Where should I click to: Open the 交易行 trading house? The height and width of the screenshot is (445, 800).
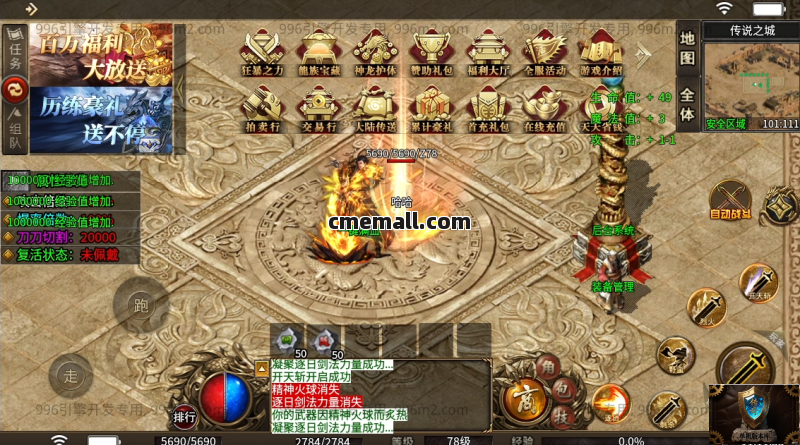click(320, 107)
